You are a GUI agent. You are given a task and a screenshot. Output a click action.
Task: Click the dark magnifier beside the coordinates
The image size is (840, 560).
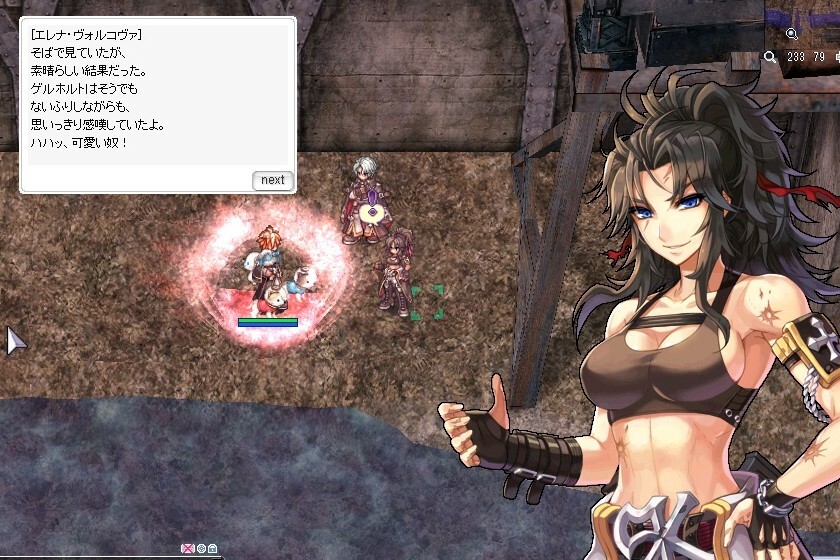click(x=769, y=58)
